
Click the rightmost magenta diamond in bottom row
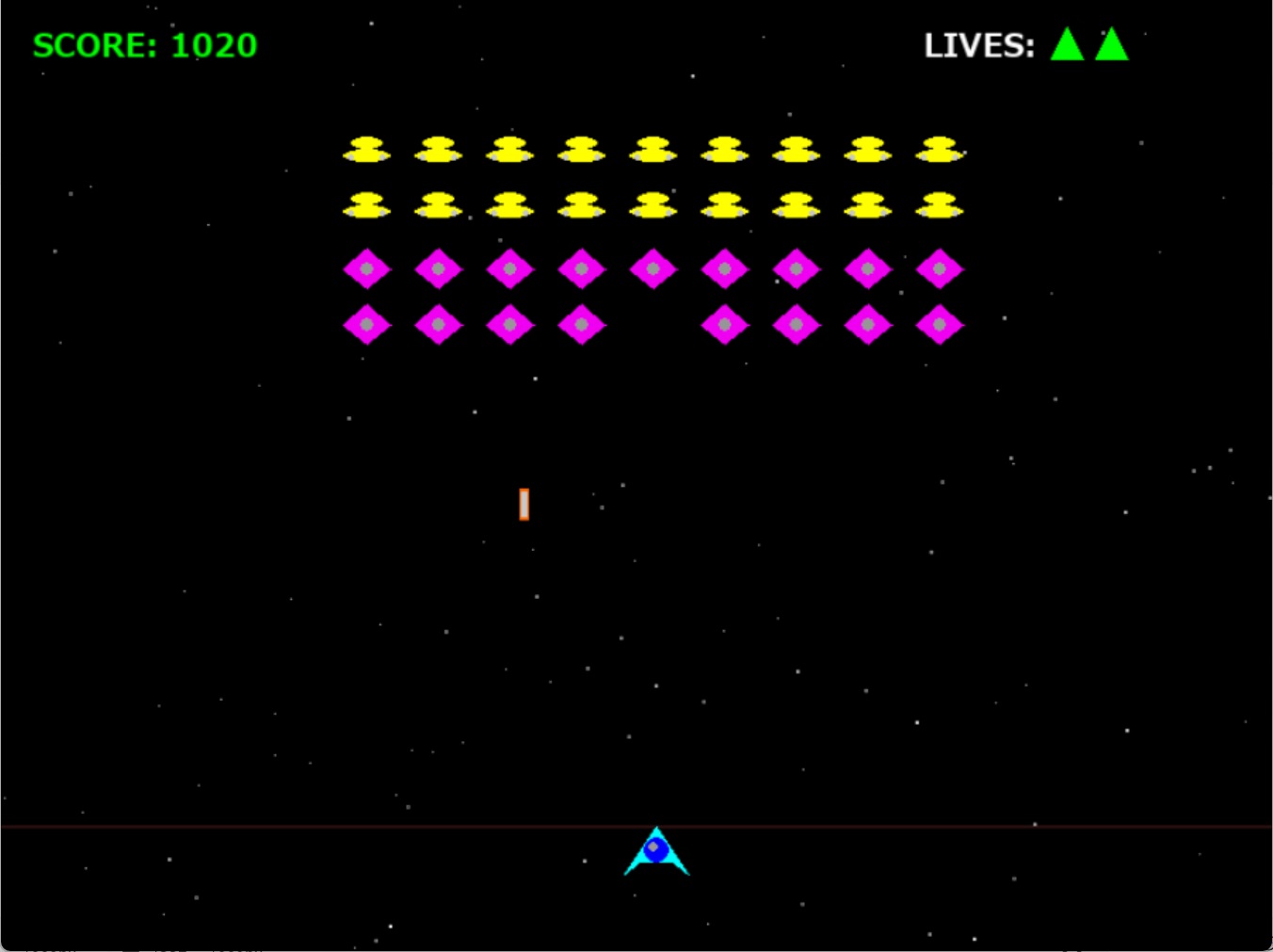(x=940, y=325)
